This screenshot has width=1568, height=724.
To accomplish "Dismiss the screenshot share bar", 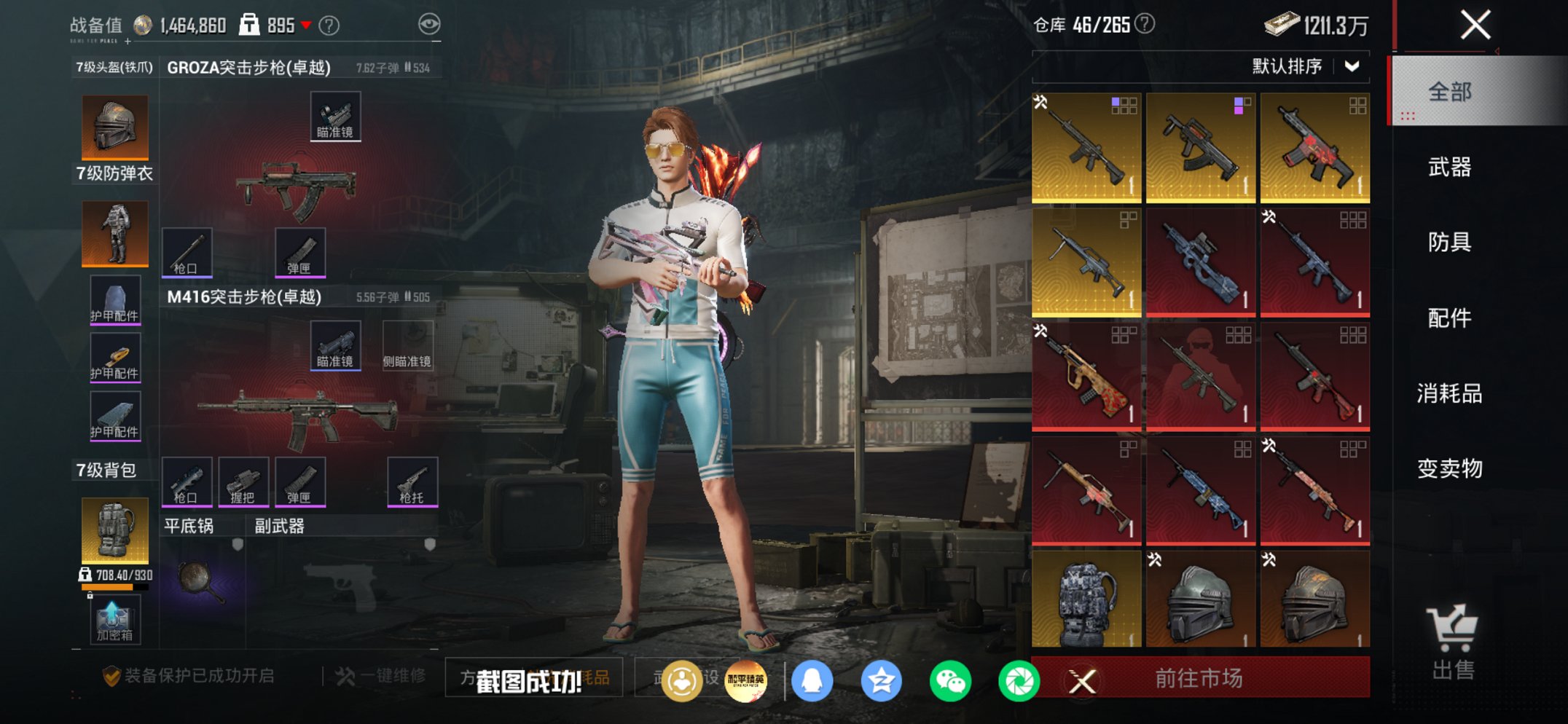I will (1082, 682).
